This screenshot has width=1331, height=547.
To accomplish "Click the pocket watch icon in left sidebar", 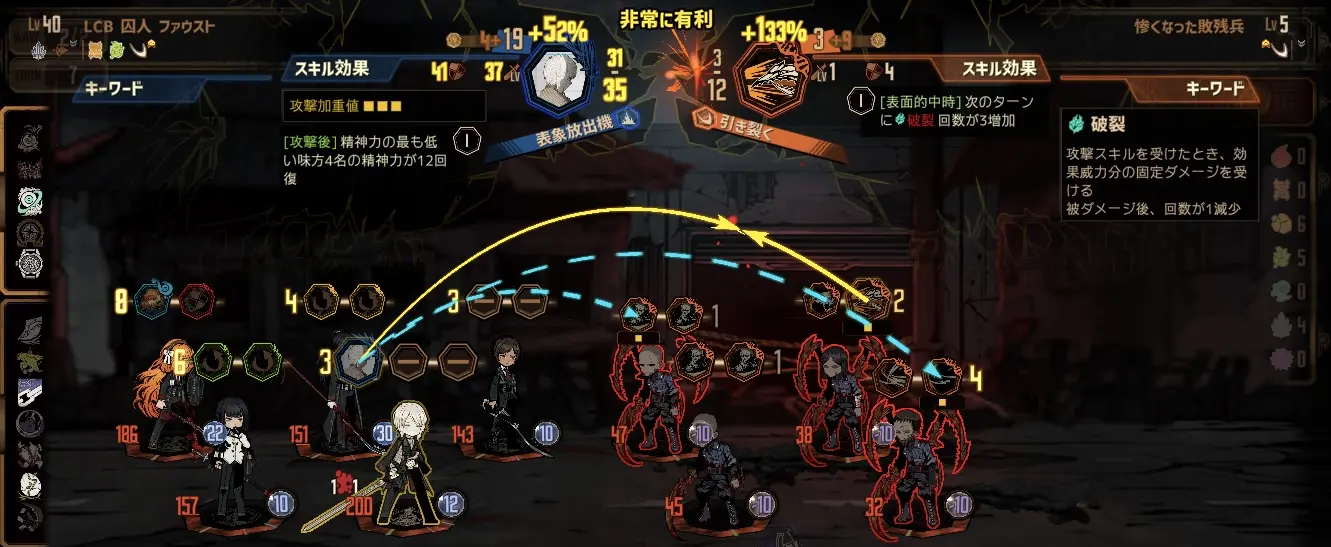I will click(31, 264).
